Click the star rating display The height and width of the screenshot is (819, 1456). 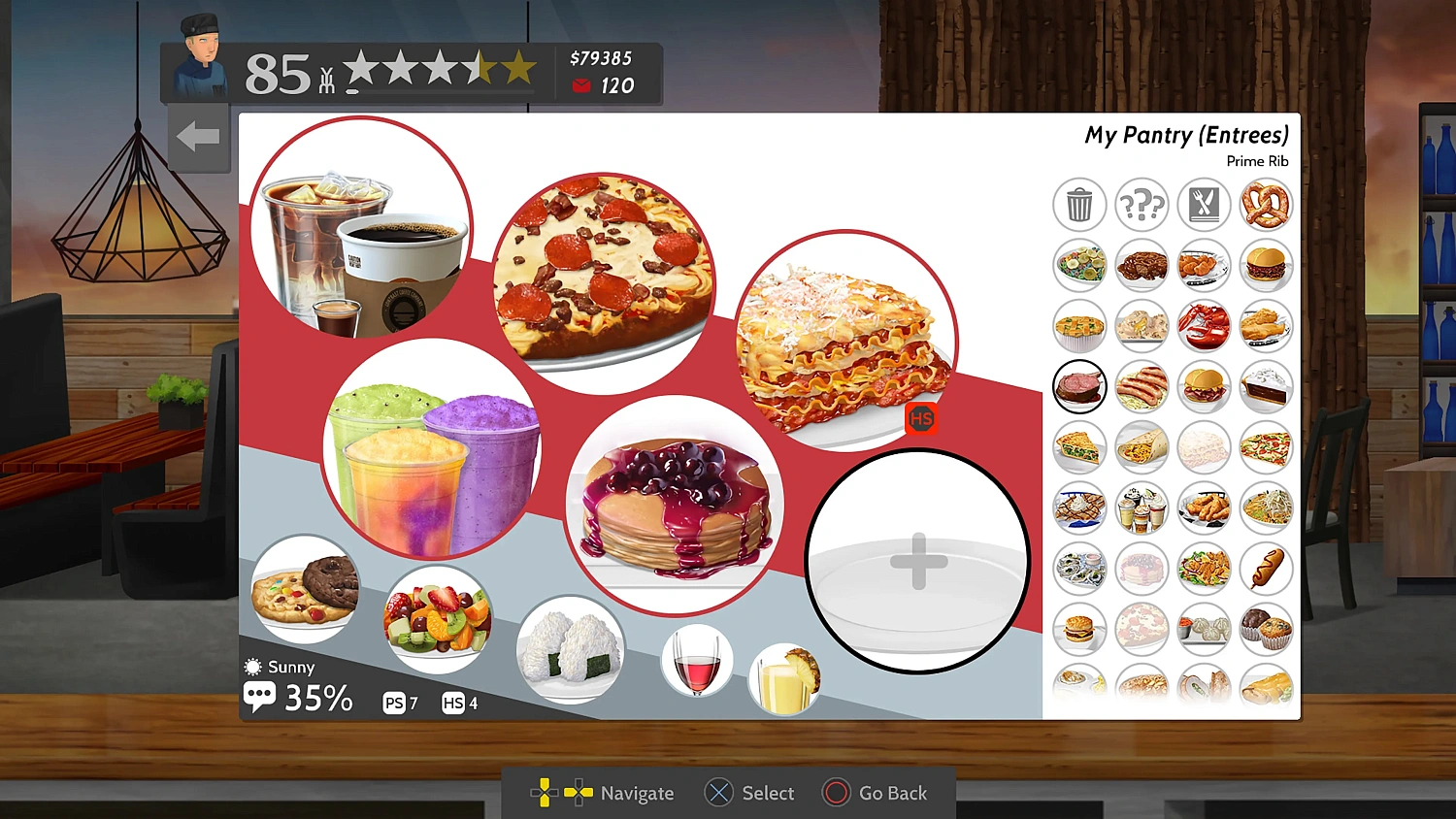point(438,68)
